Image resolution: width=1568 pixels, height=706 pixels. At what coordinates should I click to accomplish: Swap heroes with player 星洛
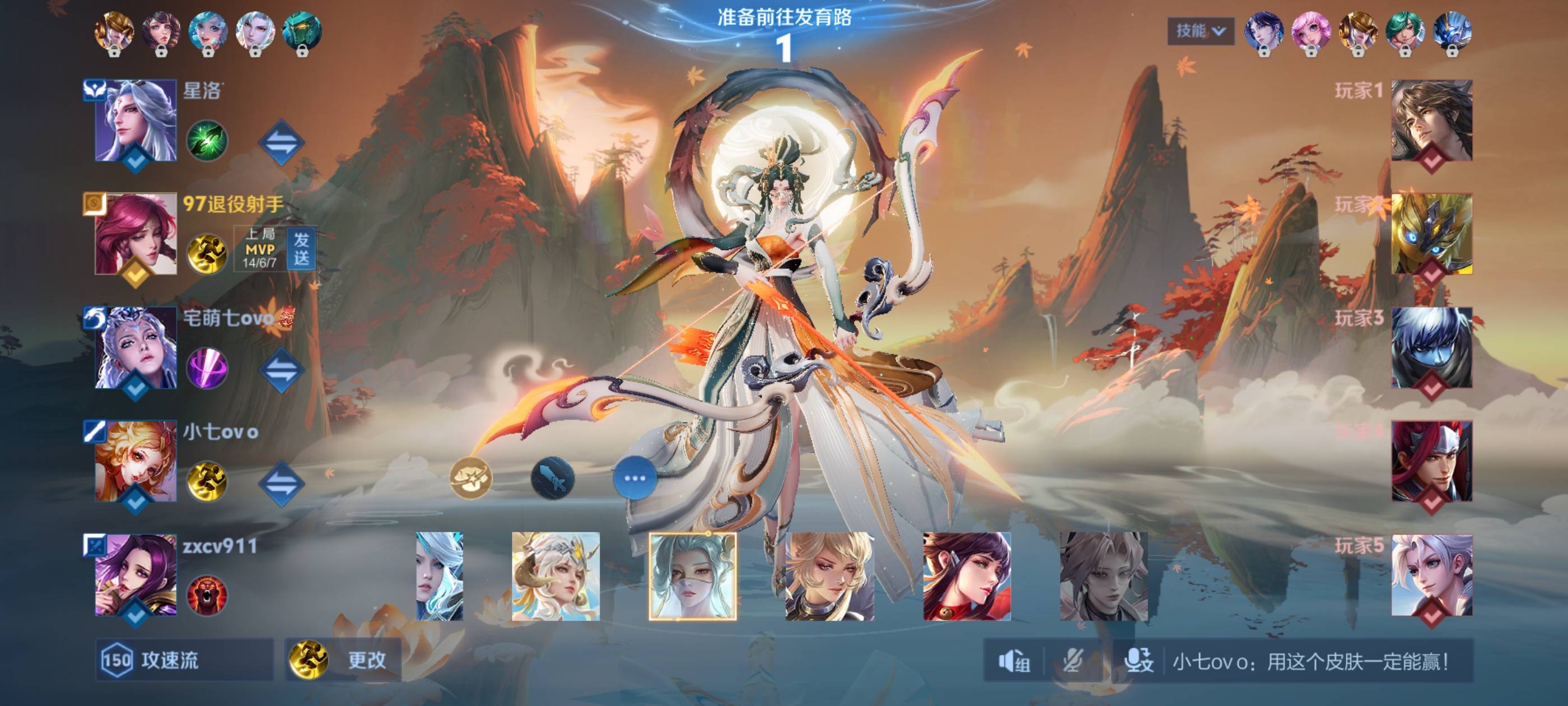point(281,142)
